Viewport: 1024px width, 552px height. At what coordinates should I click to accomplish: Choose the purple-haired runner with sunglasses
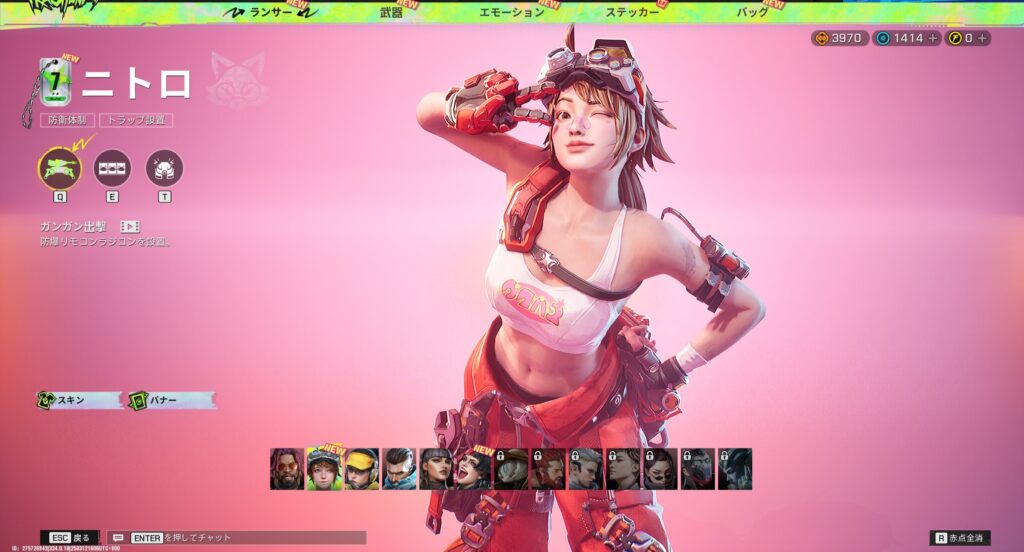[287, 469]
